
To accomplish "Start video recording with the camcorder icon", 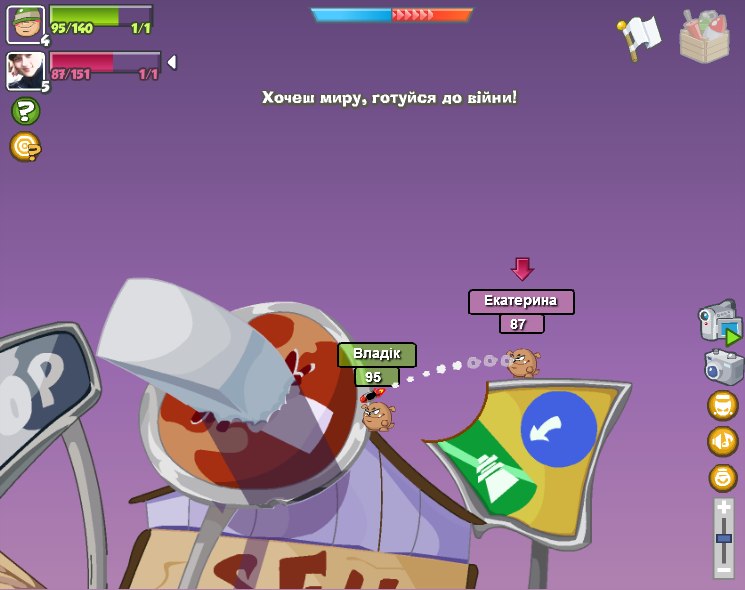I will pos(719,322).
